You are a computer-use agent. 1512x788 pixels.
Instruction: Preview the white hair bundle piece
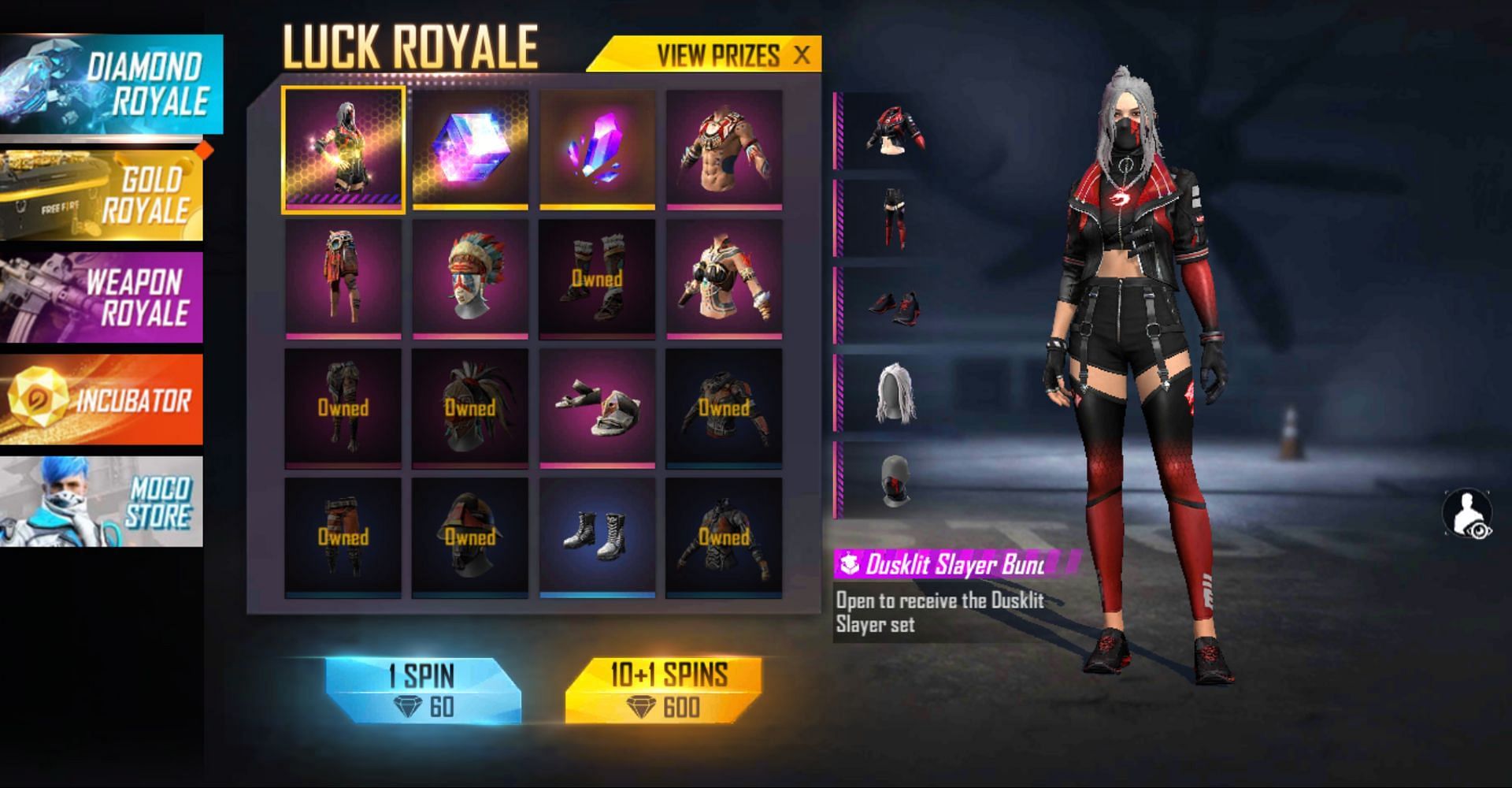coord(895,392)
